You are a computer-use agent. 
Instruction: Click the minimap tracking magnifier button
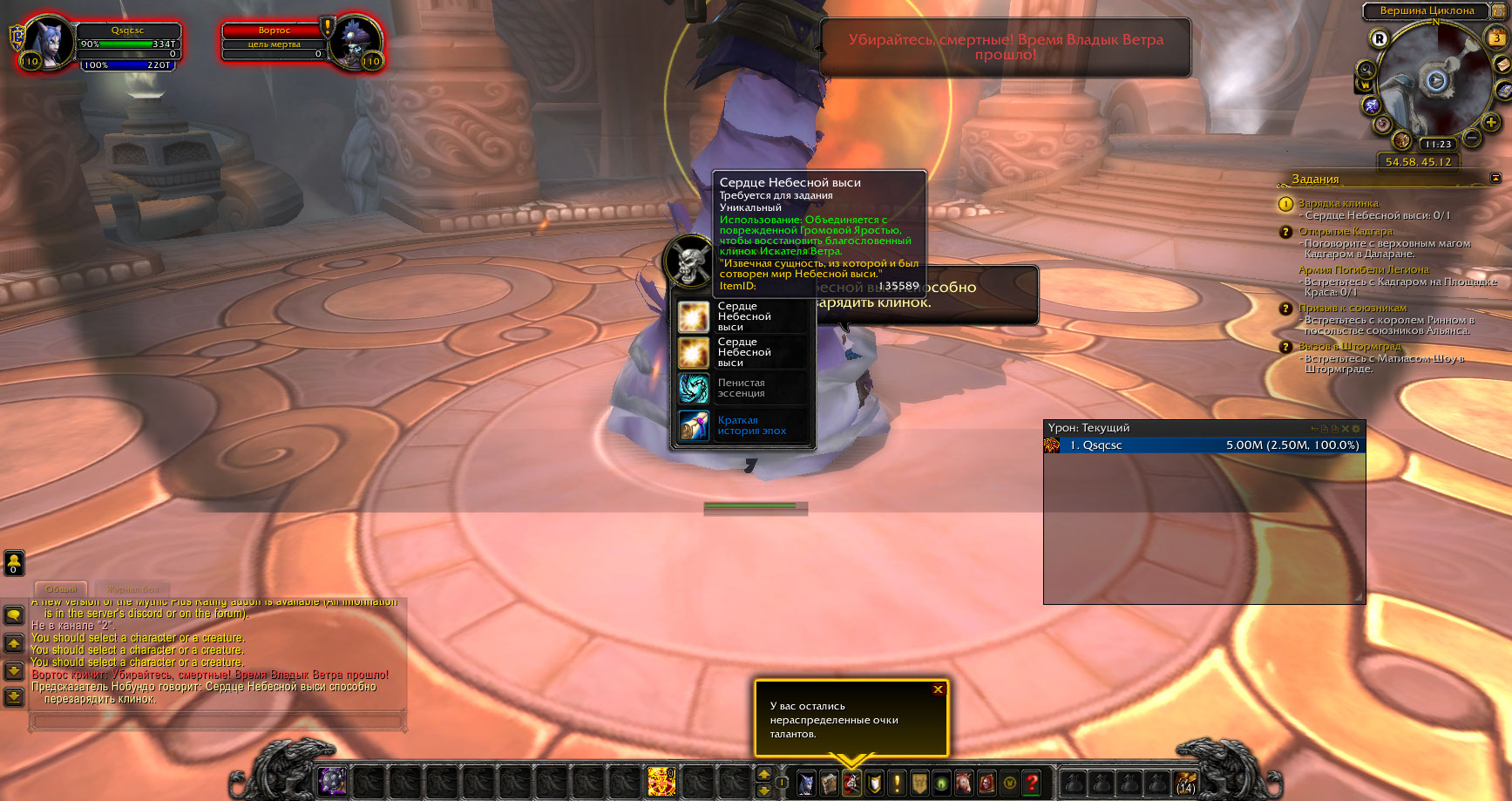coord(1366,70)
